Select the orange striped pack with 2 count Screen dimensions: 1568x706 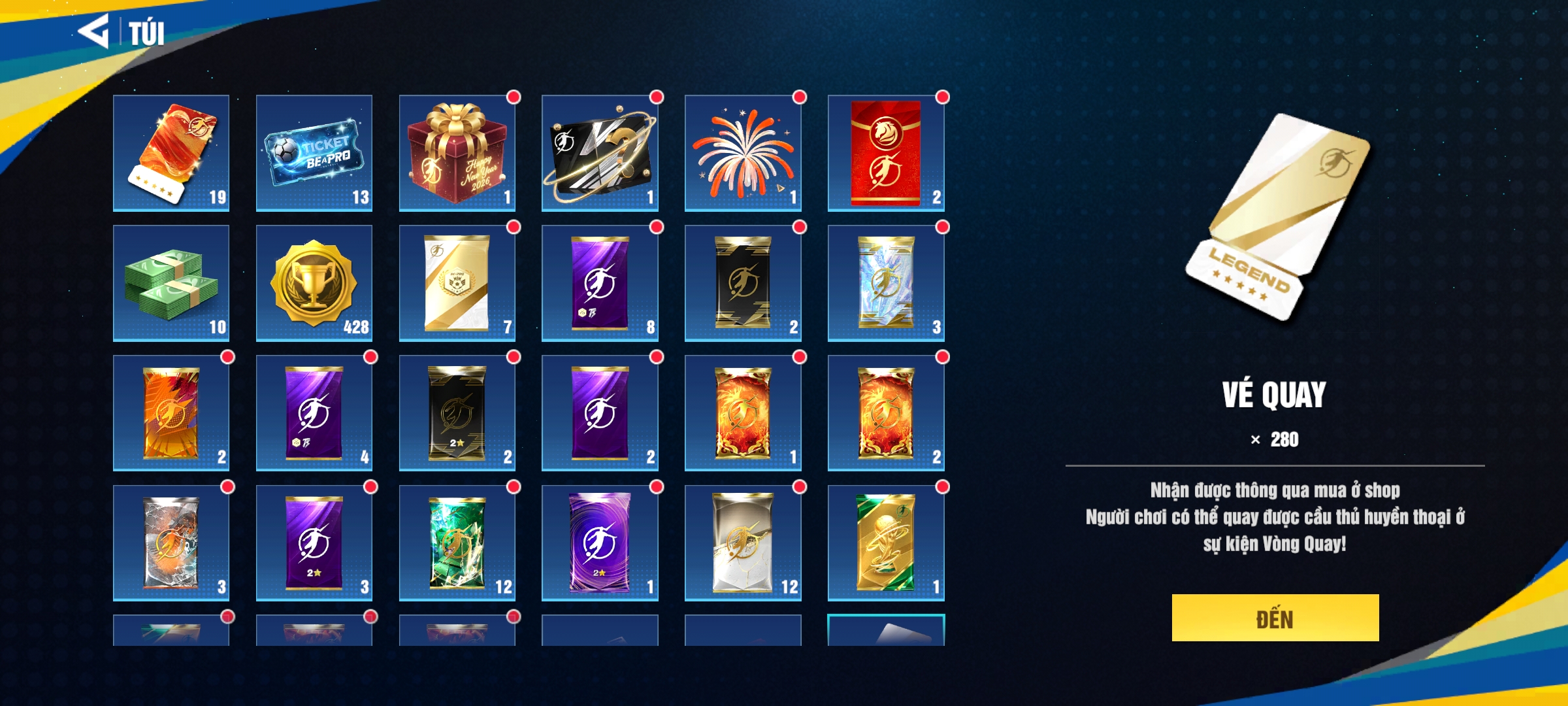(171, 413)
